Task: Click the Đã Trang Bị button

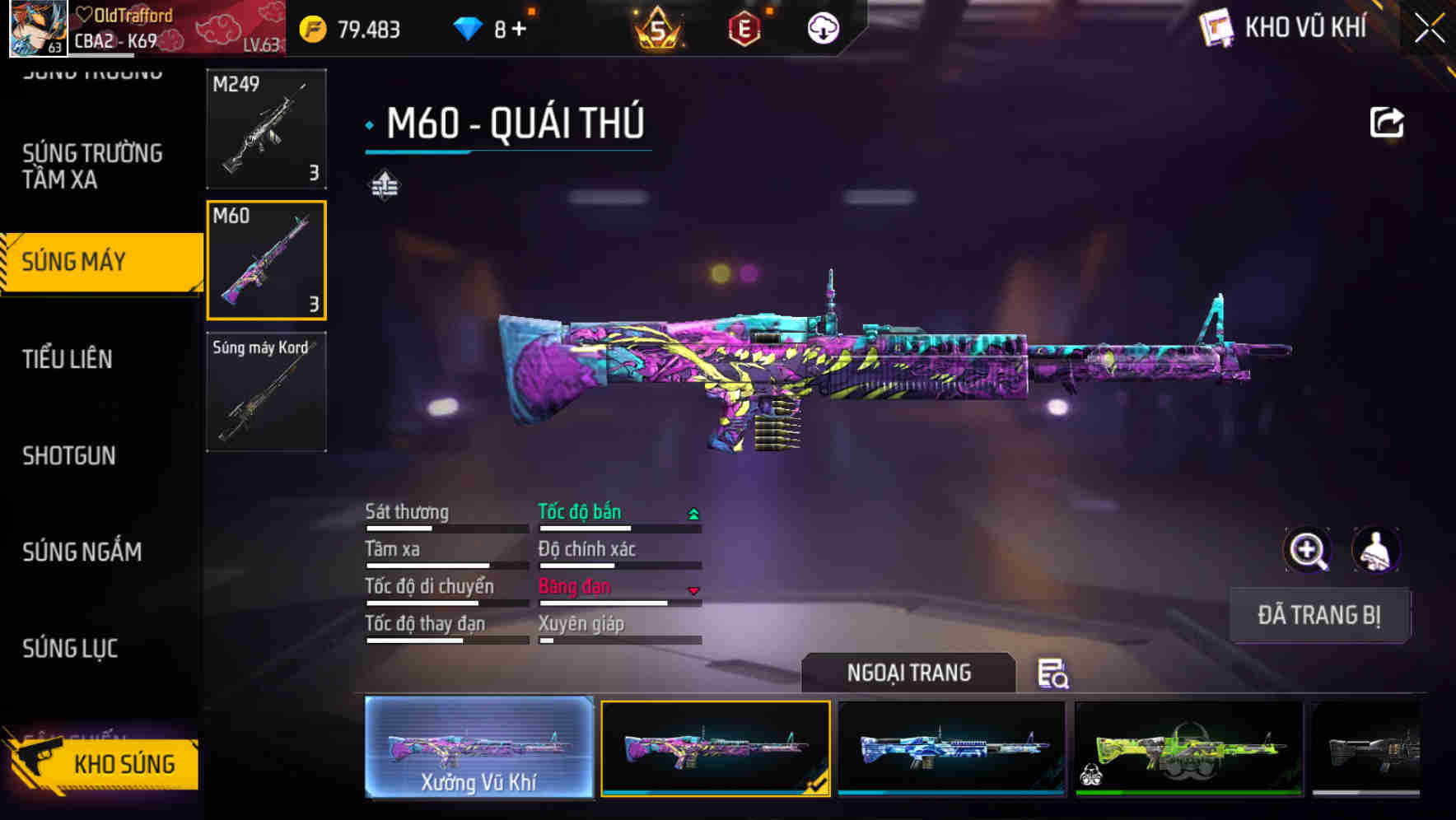Action: point(1318,615)
